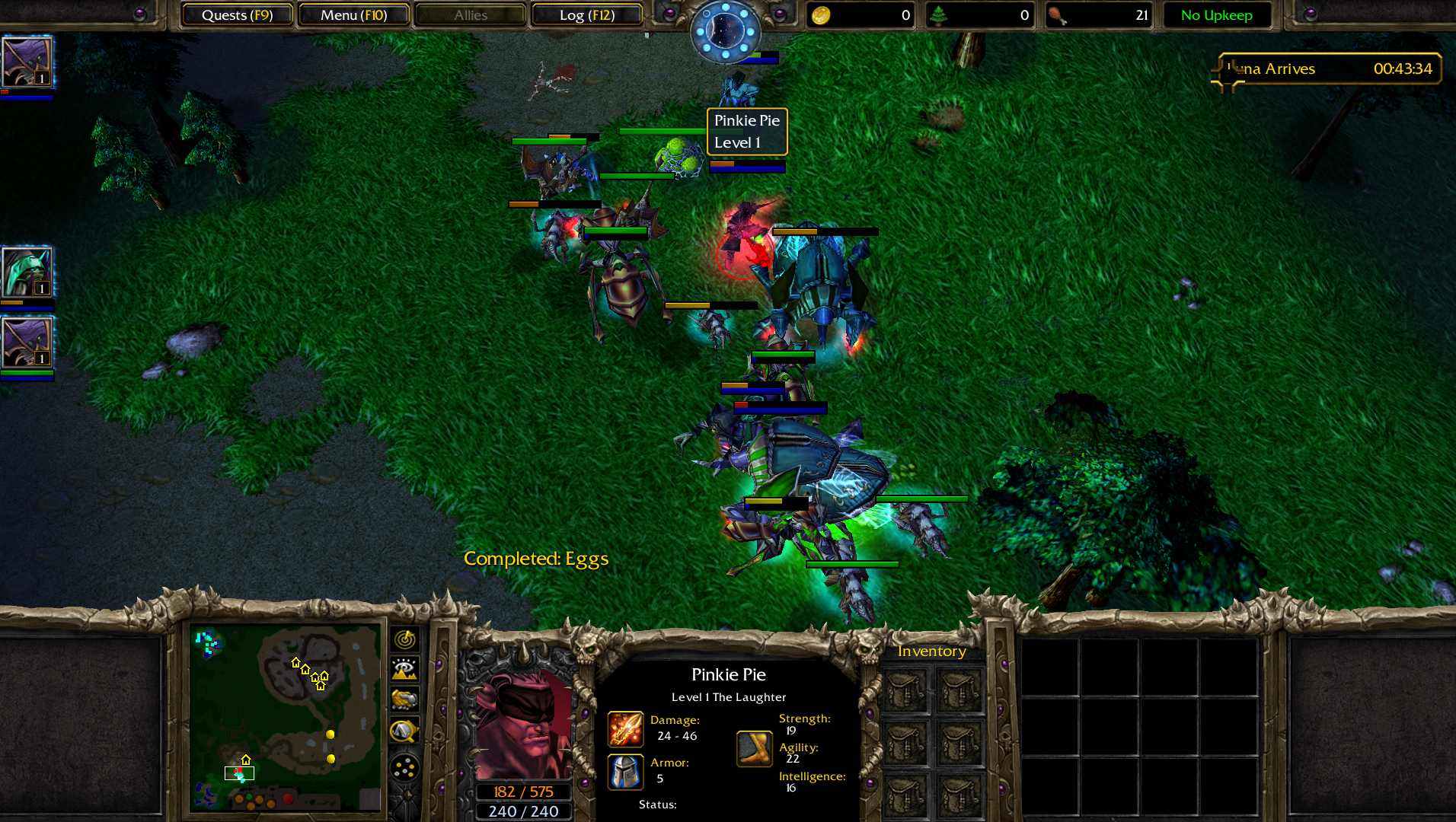Open the game Menu
The width and height of the screenshot is (1456, 822).
tap(353, 15)
